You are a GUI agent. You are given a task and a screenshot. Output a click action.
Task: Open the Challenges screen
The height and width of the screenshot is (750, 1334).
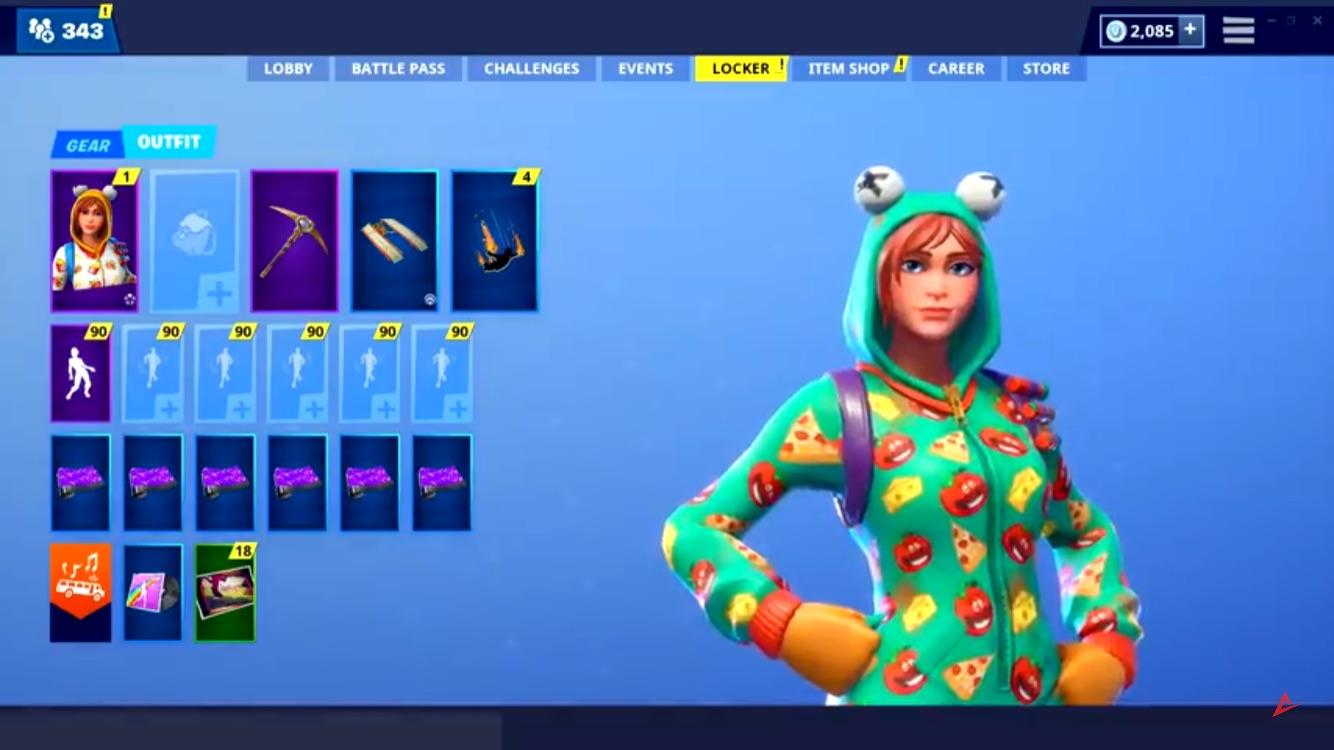point(531,68)
